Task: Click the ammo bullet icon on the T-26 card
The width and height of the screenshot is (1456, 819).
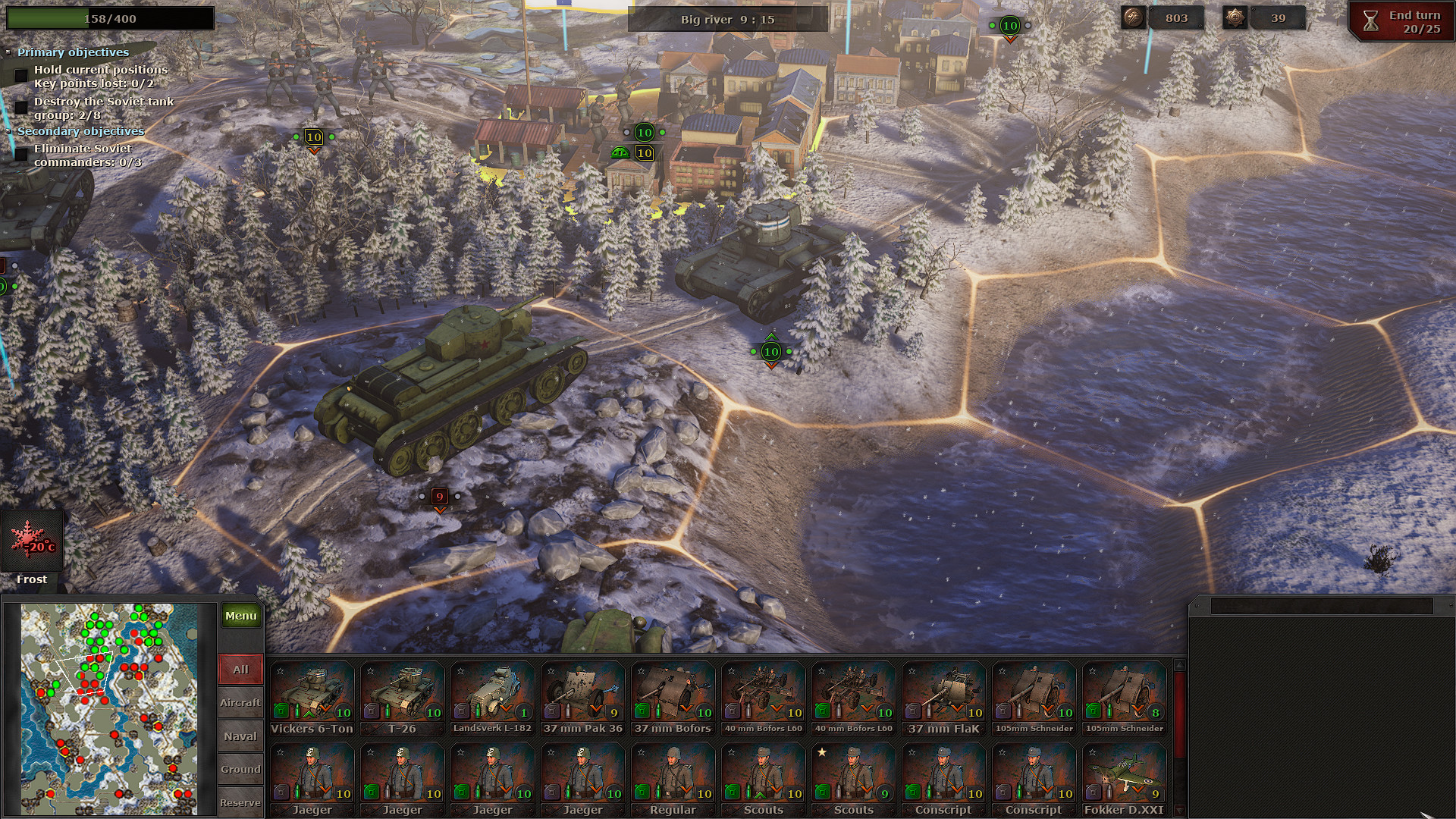Action: pyautogui.click(x=388, y=711)
